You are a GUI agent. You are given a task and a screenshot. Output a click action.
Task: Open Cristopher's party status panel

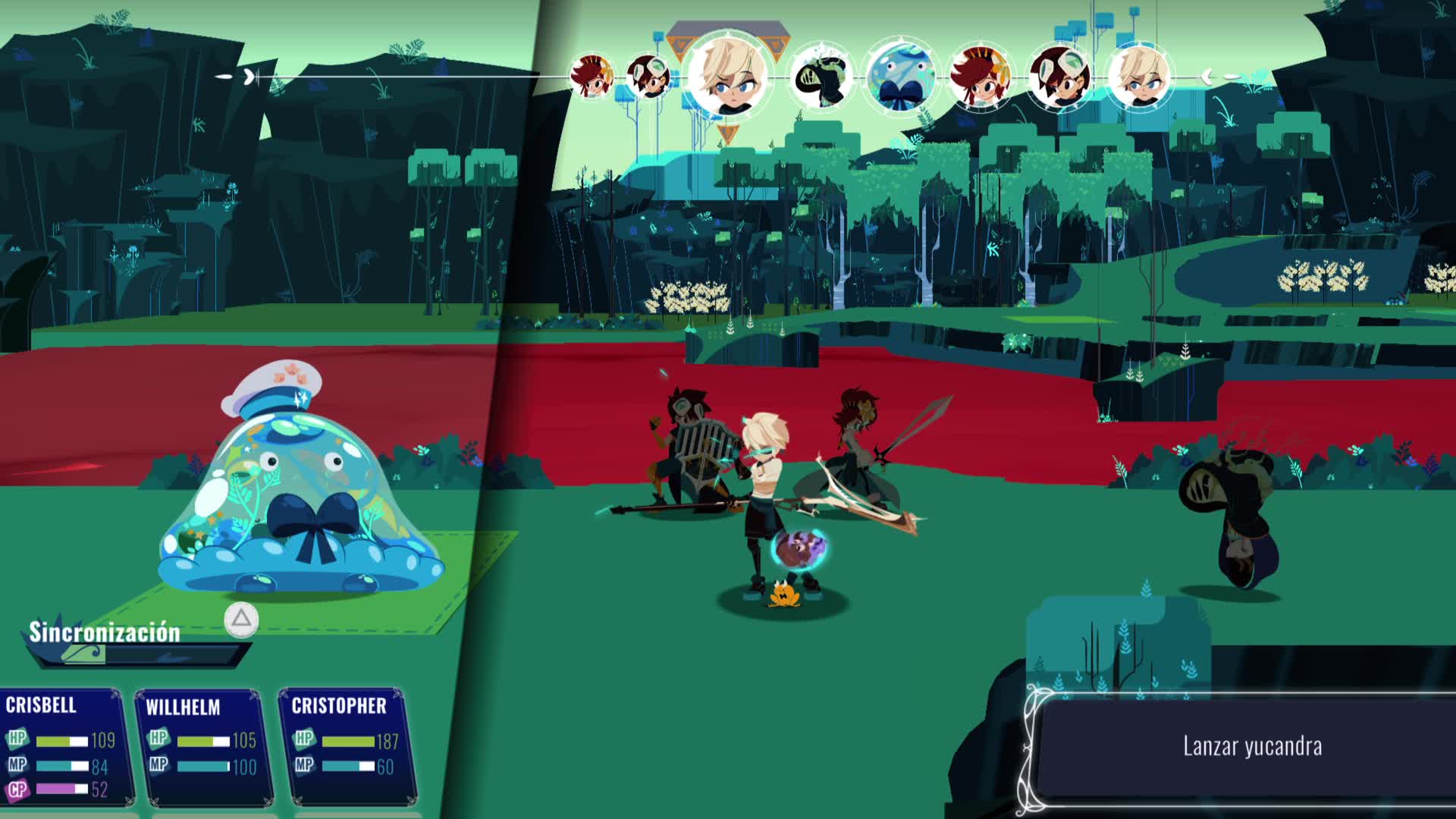click(x=346, y=747)
